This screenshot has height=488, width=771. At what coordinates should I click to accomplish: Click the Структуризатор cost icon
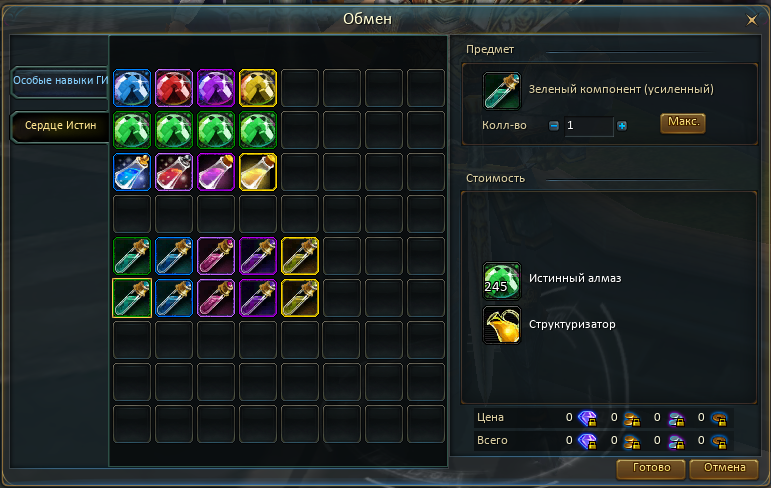click(x=501, y=325)
